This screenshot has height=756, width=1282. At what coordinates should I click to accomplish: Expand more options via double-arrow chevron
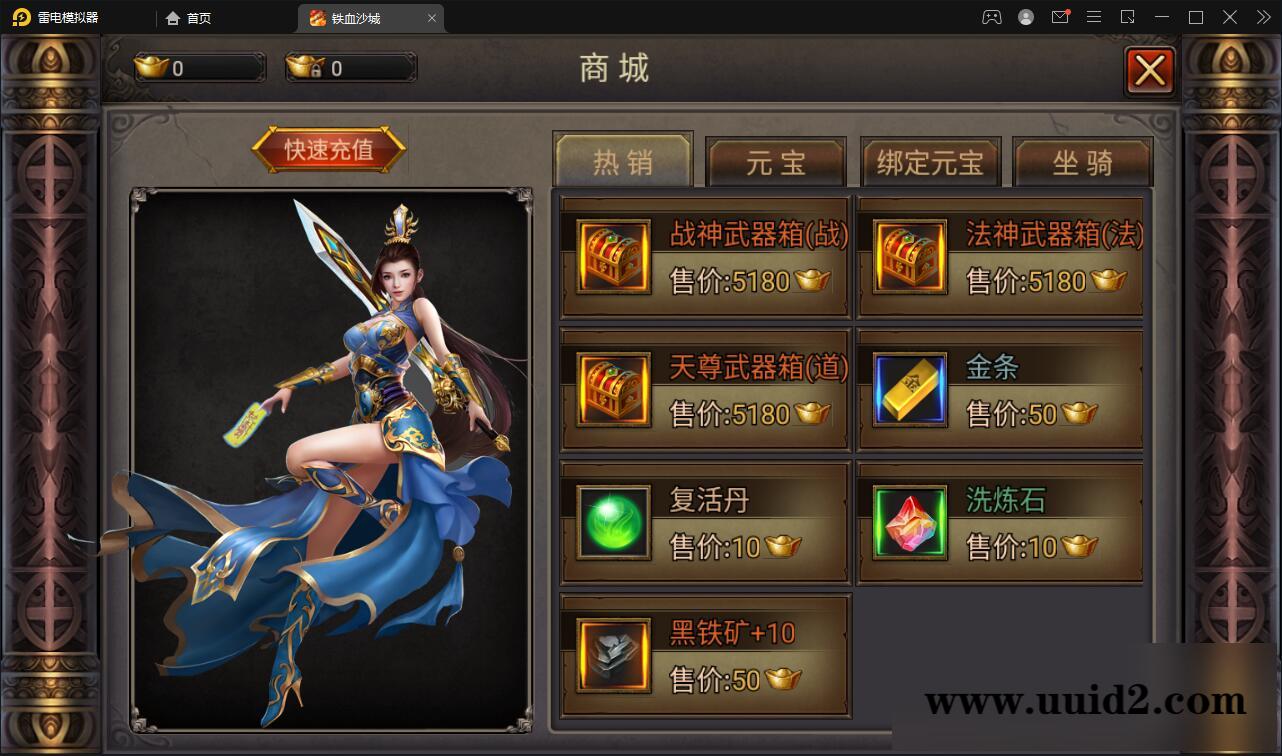(1263, 17)
